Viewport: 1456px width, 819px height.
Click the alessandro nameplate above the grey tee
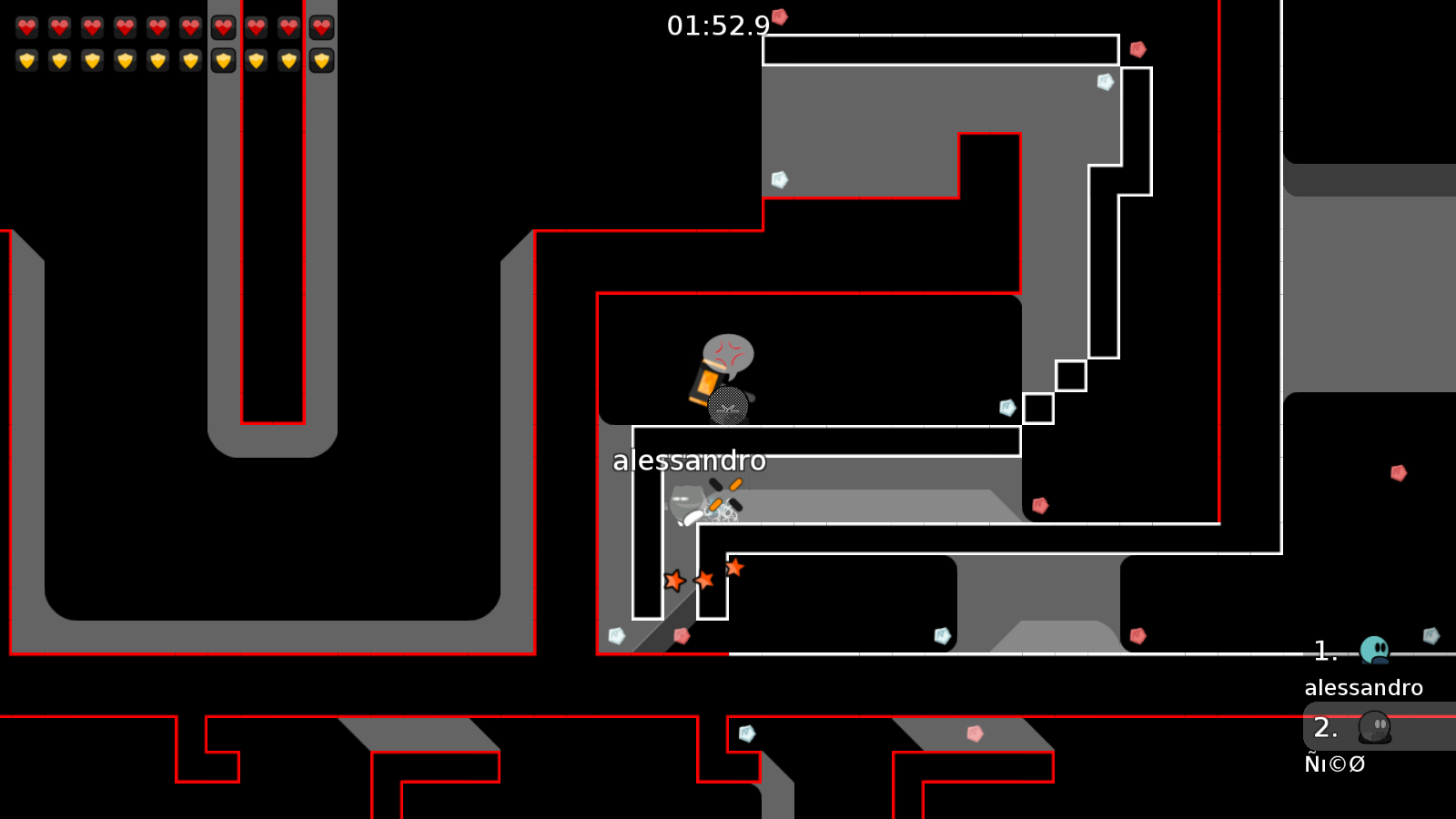[x=690, y=461]
